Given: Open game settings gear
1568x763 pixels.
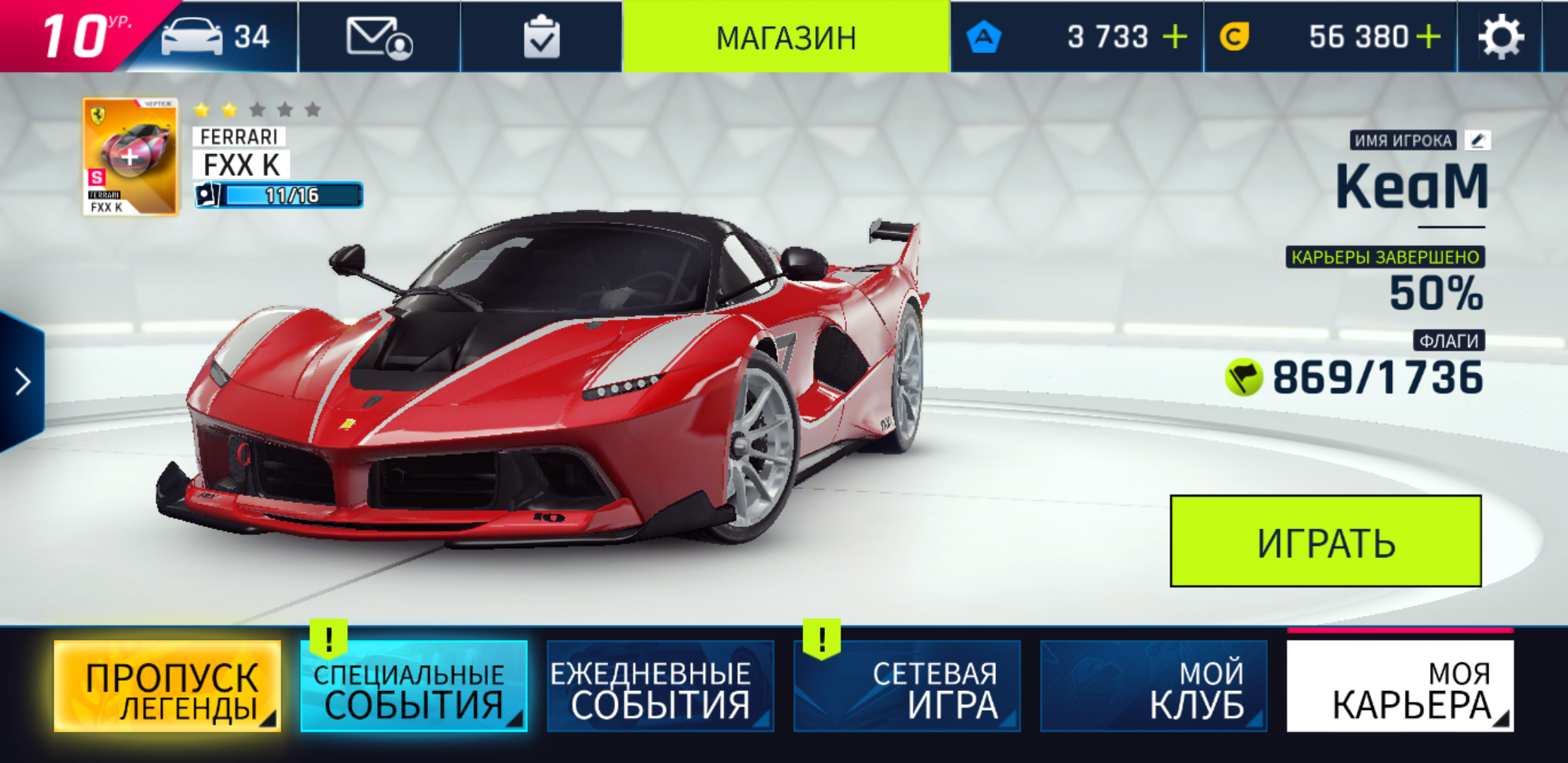Looking at the screenshot, I should (x=1502, y=37).
